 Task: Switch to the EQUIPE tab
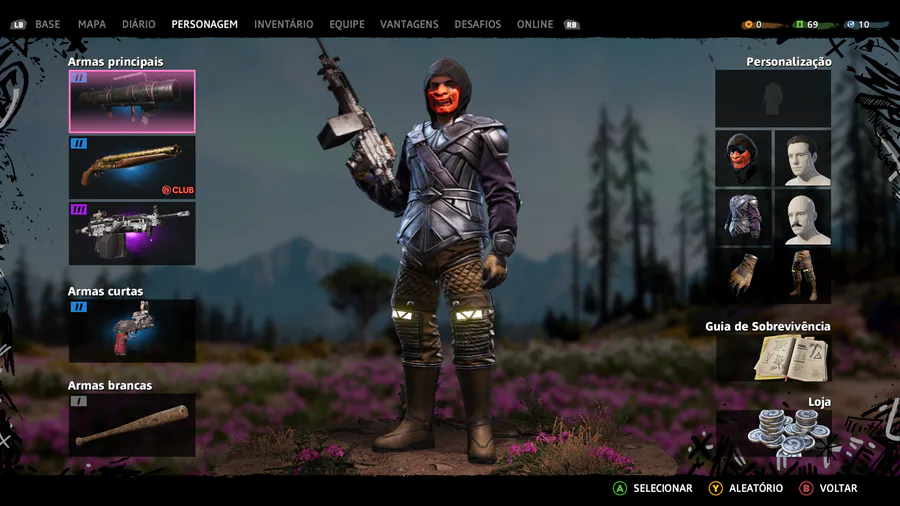(x=345, y=24)
